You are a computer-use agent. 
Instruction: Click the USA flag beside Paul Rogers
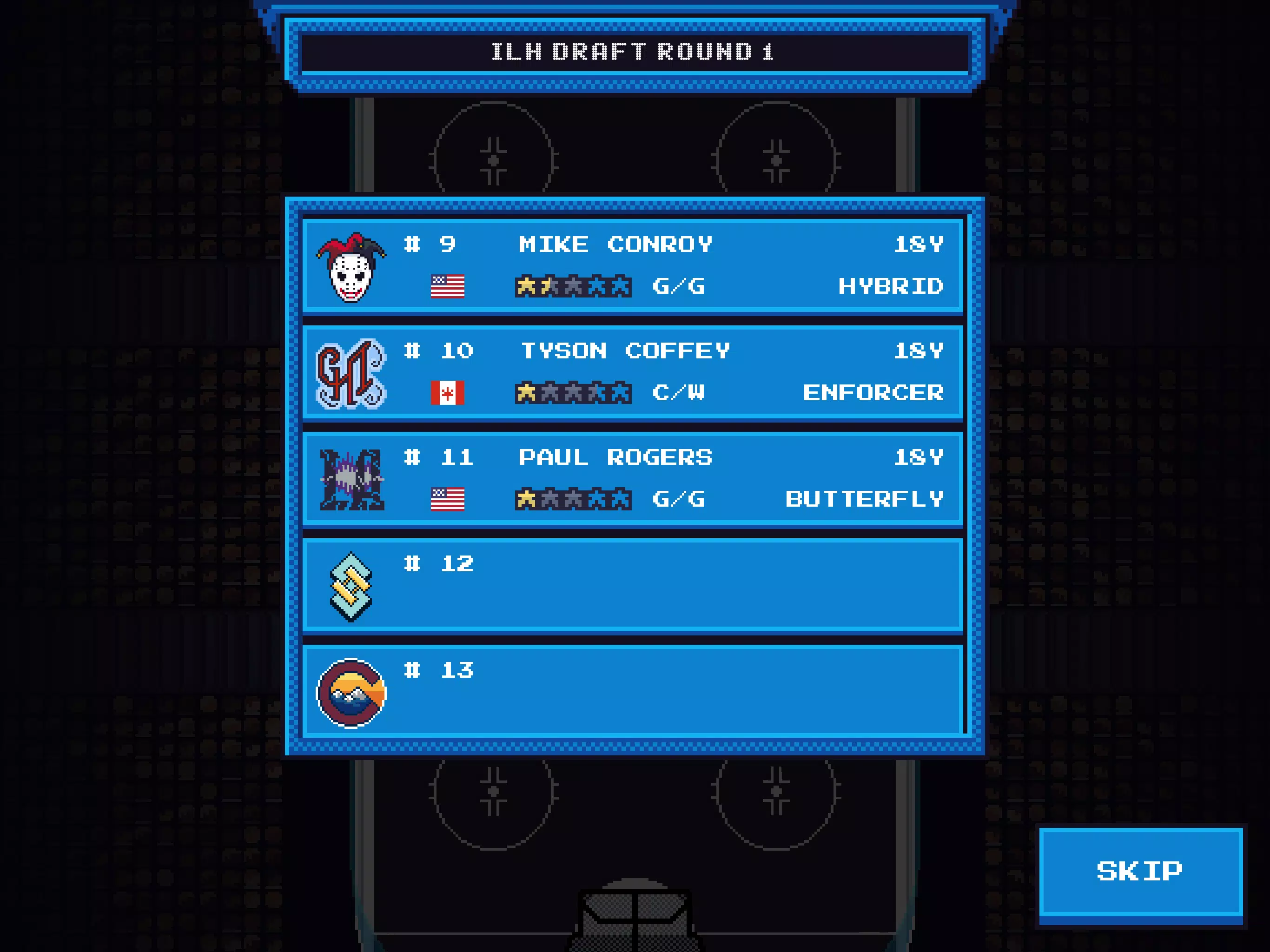click(450, 499)
